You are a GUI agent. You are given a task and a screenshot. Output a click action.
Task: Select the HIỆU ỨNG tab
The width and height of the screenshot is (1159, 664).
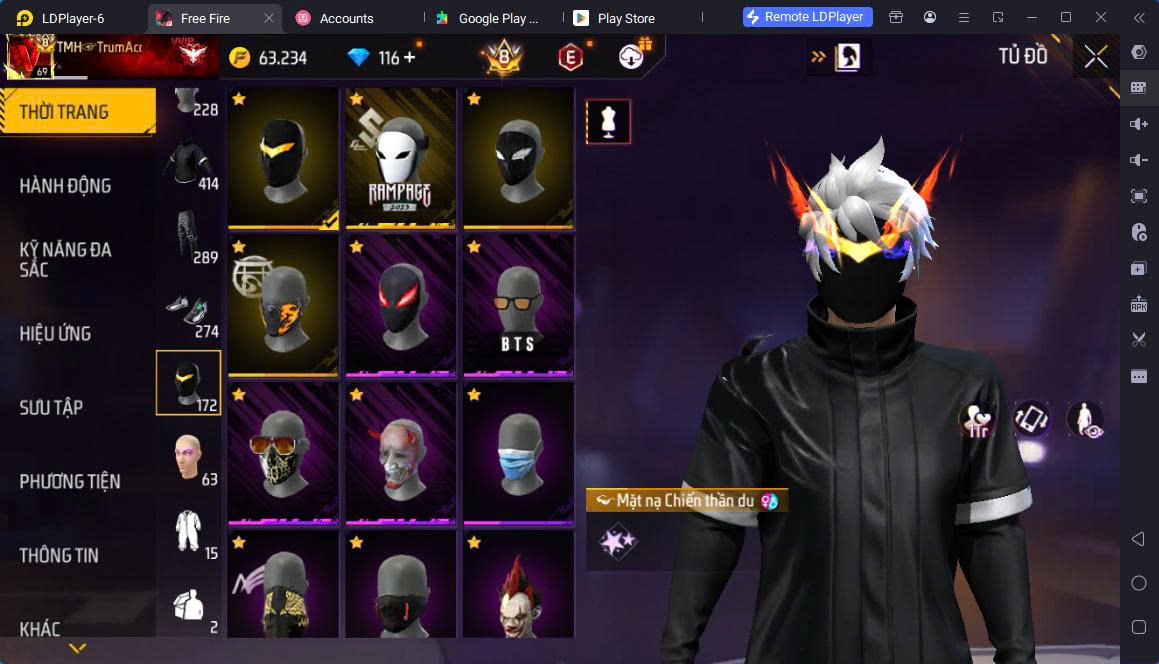point(56,333)
